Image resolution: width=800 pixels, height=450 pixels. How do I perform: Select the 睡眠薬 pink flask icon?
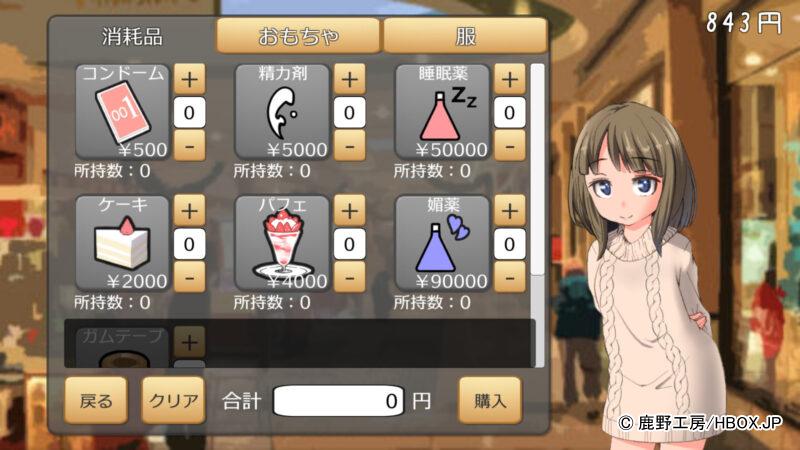(x=442, y=112)
